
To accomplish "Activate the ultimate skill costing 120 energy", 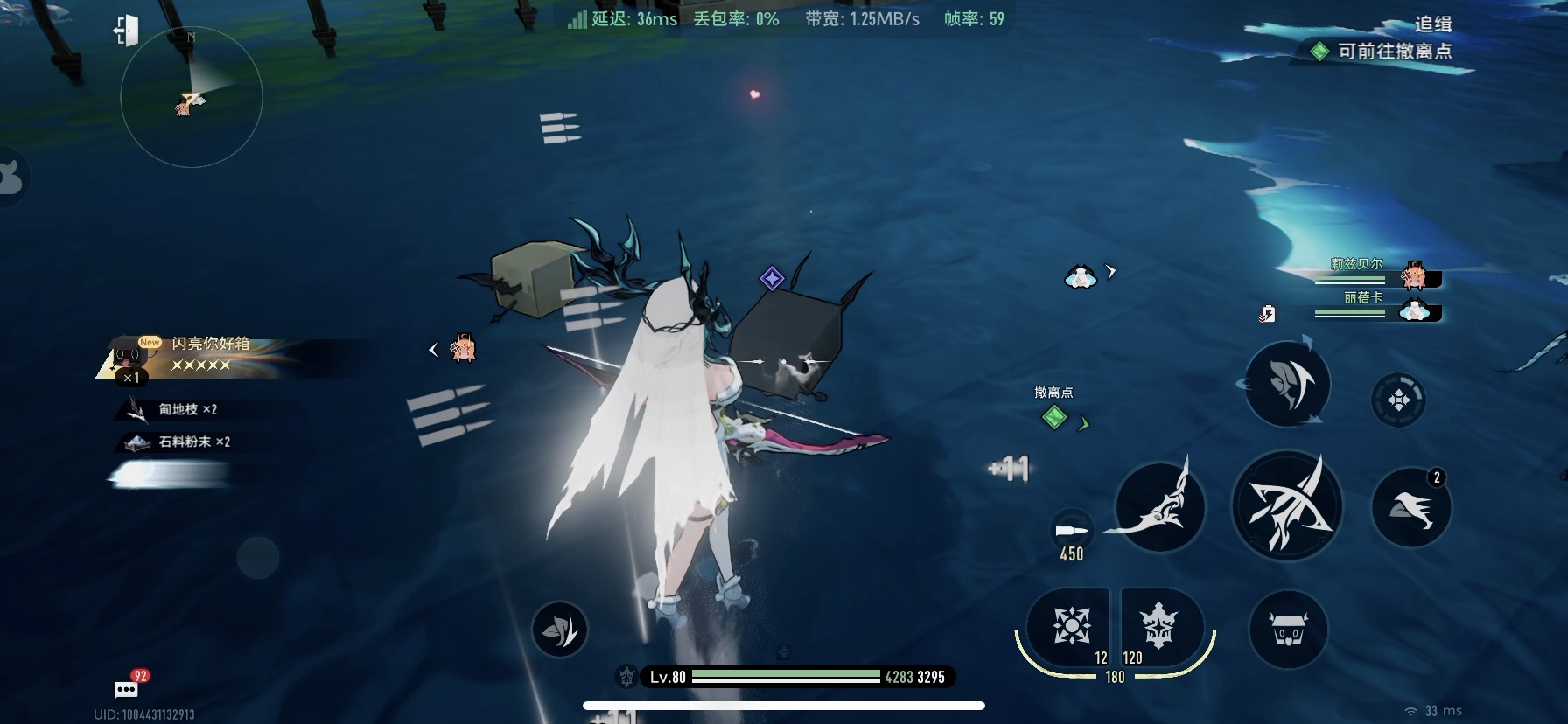I will (1158, 626).
